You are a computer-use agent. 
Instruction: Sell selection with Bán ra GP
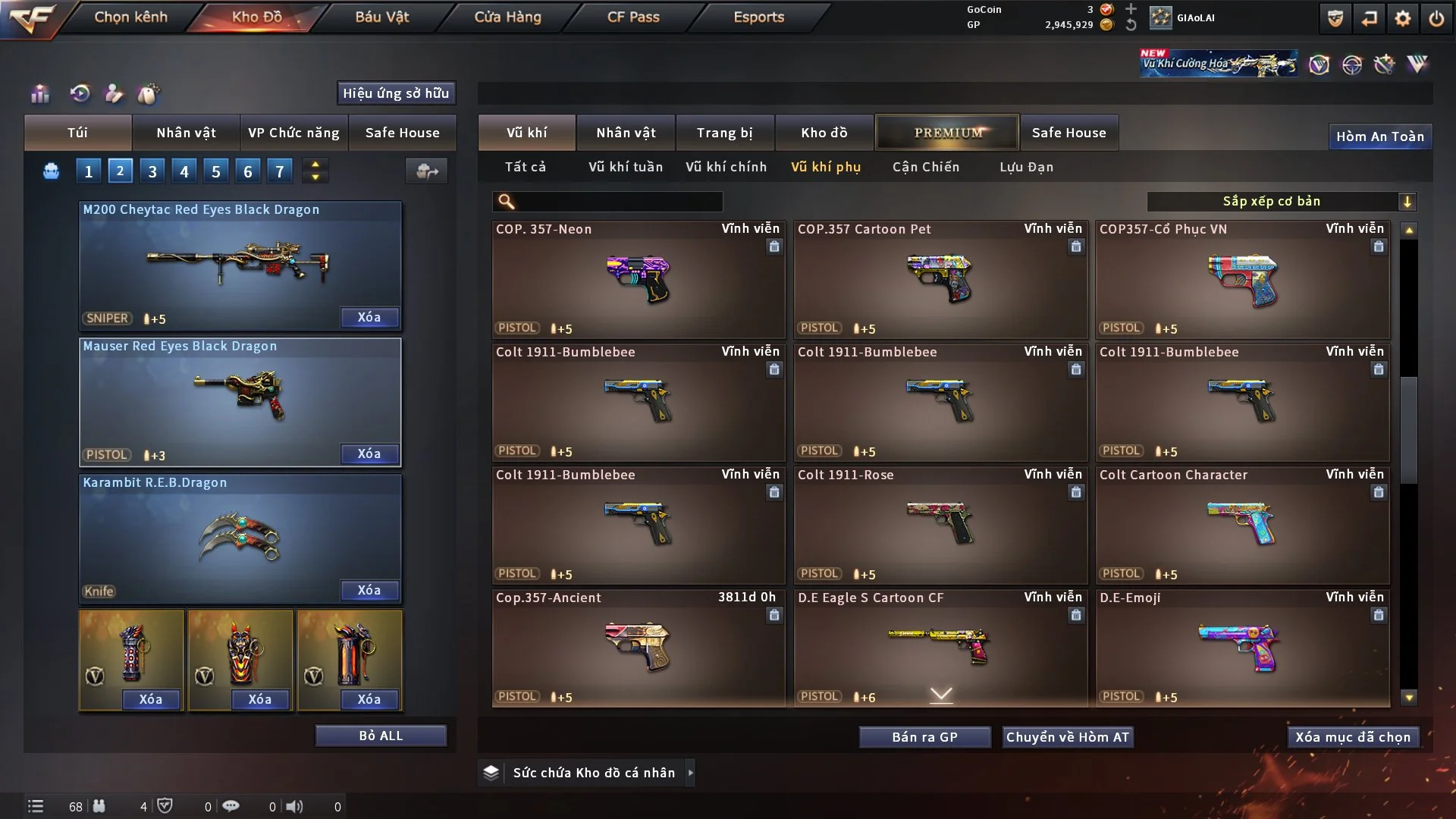924,737
